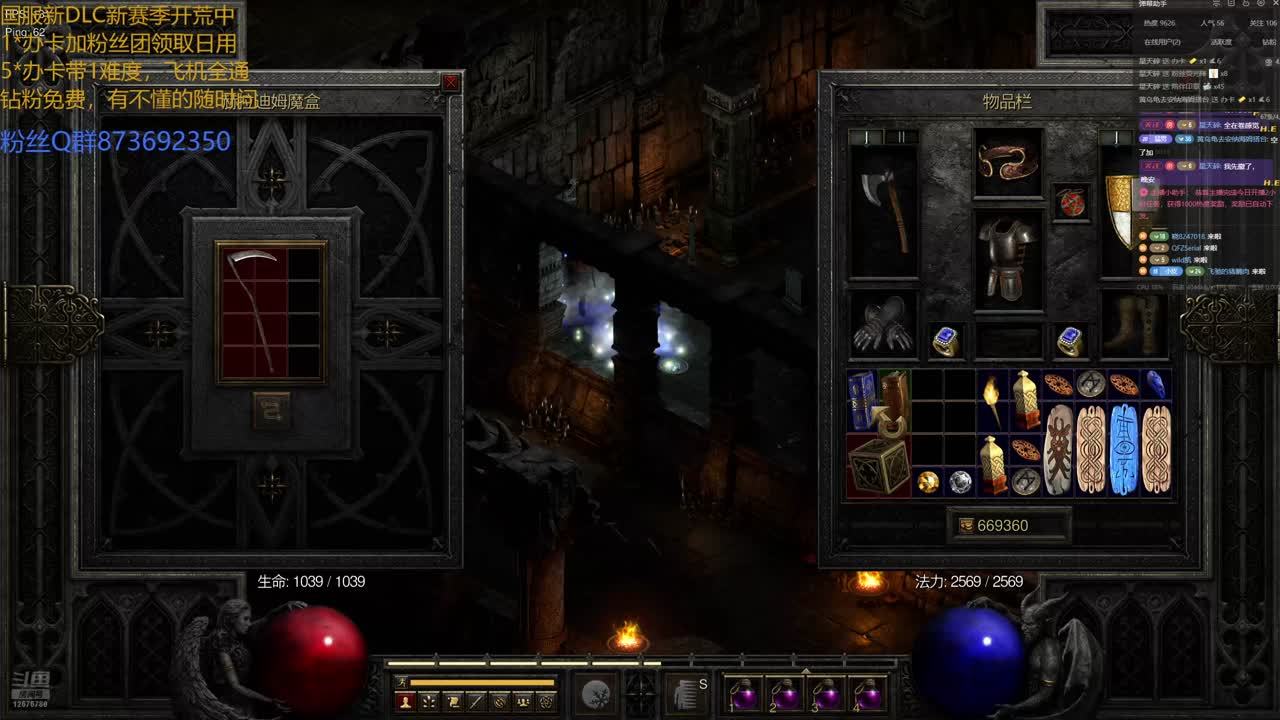Viewport: 1280px width, 720px height.
Task: Close the Horadric Cube window
Action: pyautogui.click(x=451, y=83)
